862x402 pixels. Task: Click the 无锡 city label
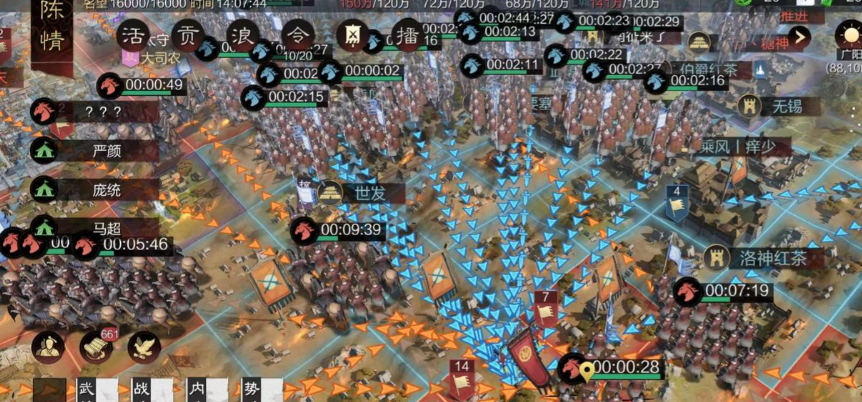click(x=777, y=105)
